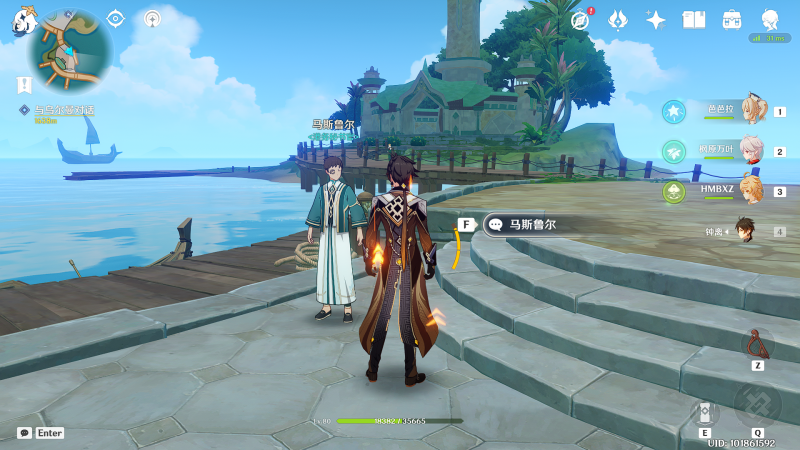Open the backpack inventory
Viewport: 800px width, 450px height.
[732, 20]
